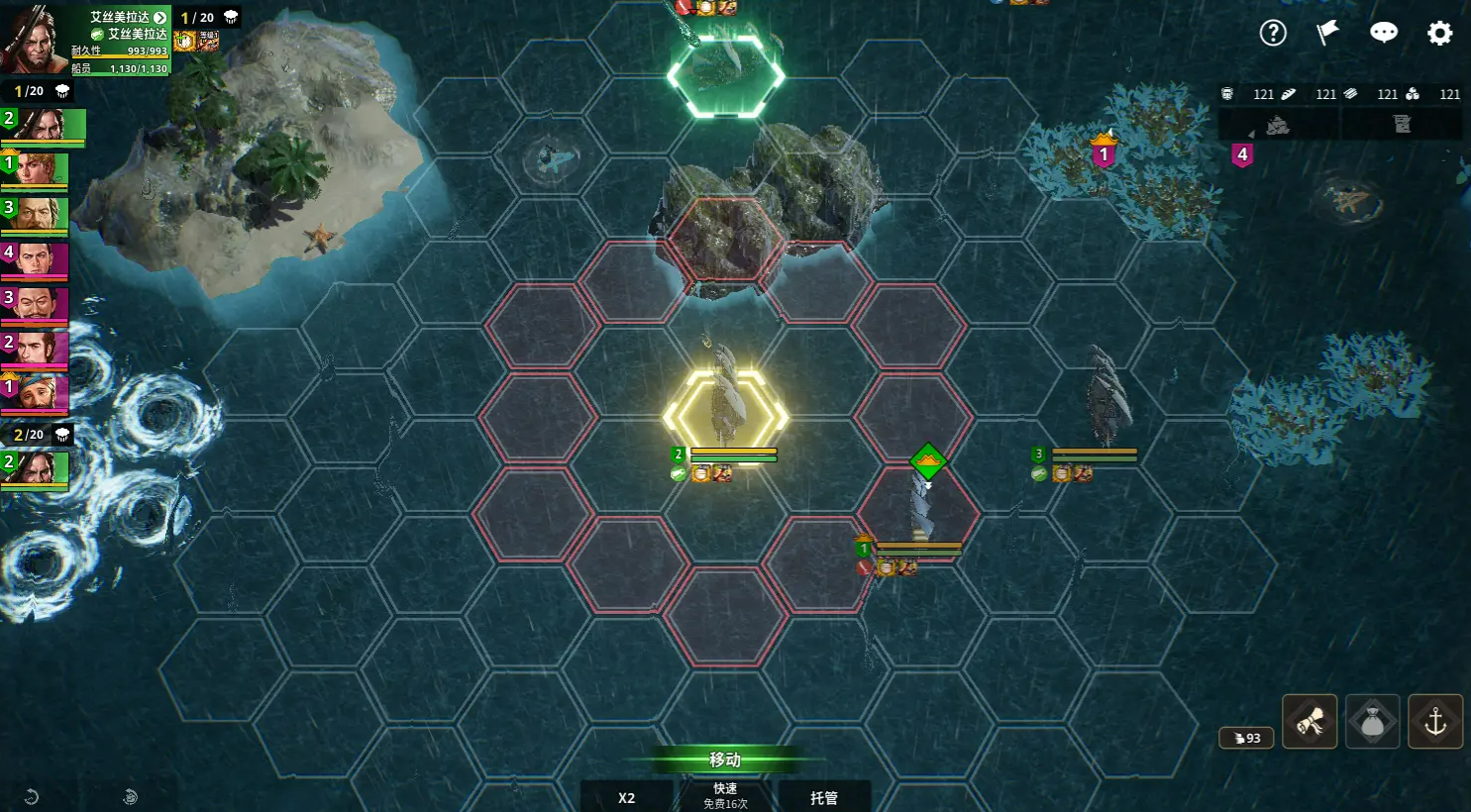Use the anchor ability button
Image resolution: width=1471 pixels, height=812 pixels.
(1435, 722)
